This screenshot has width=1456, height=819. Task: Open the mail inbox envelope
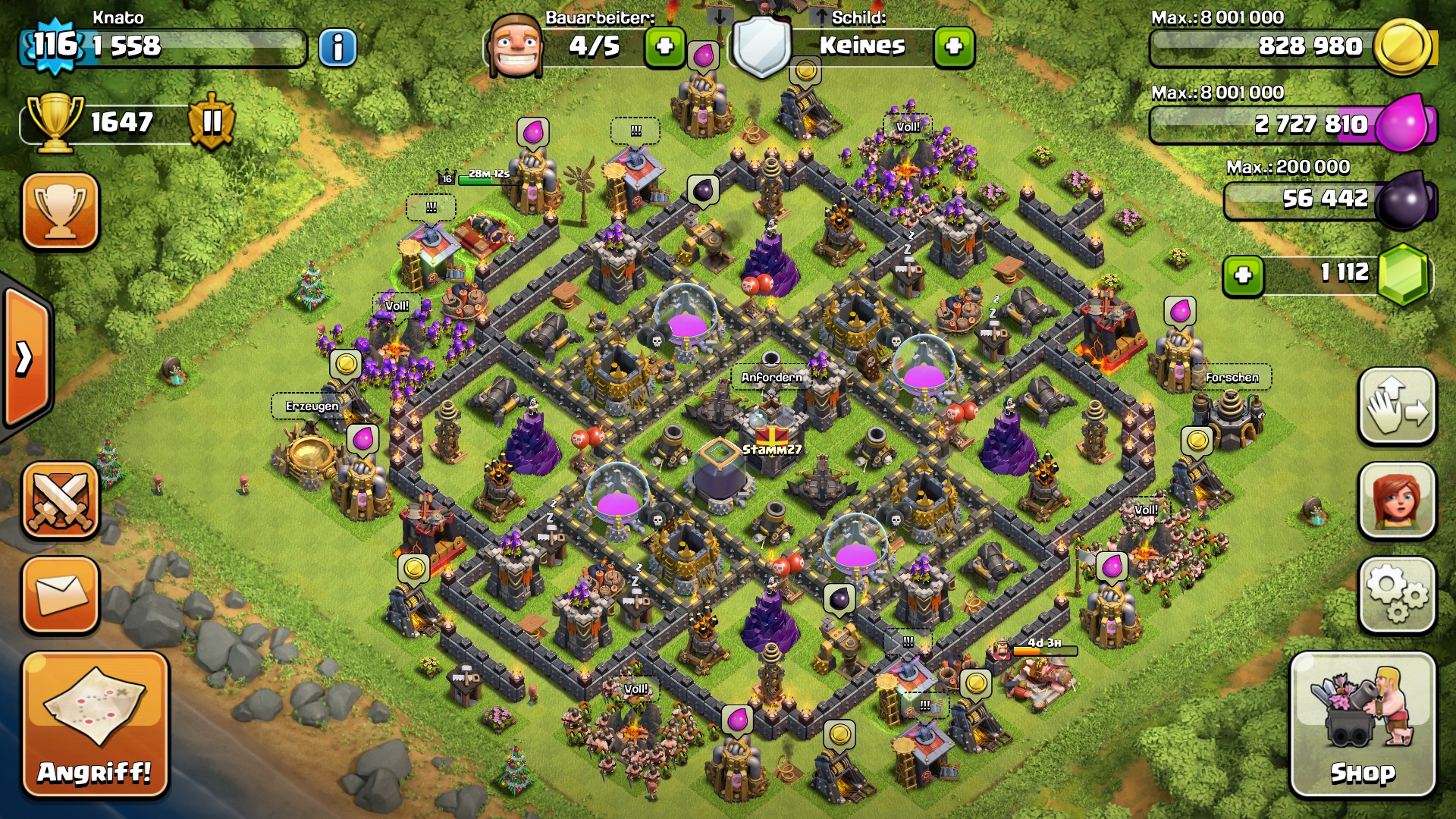tap(61, 595)
